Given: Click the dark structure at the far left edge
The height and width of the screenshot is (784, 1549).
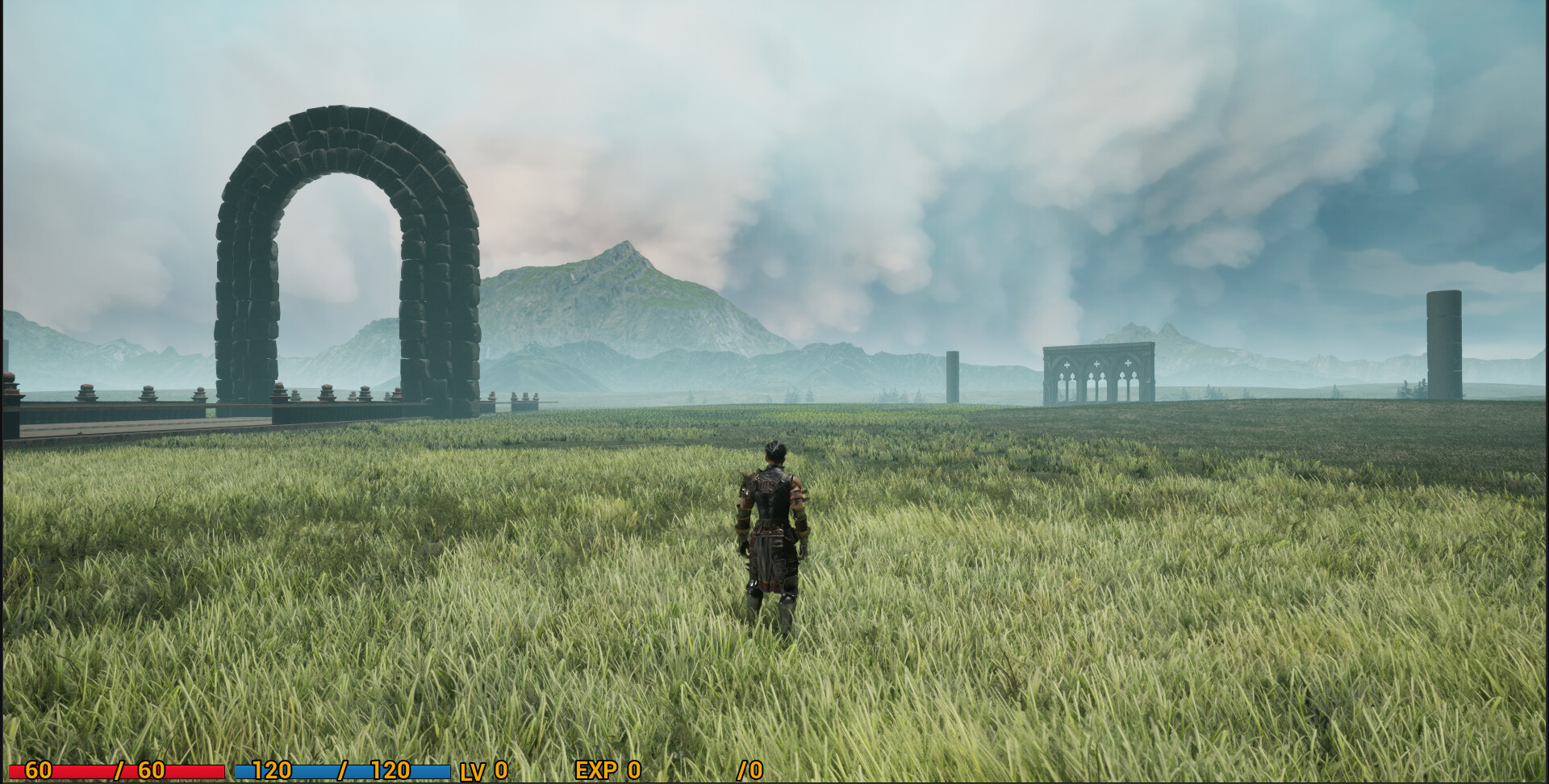Looking at the screenshot, I should pos(12,403).
